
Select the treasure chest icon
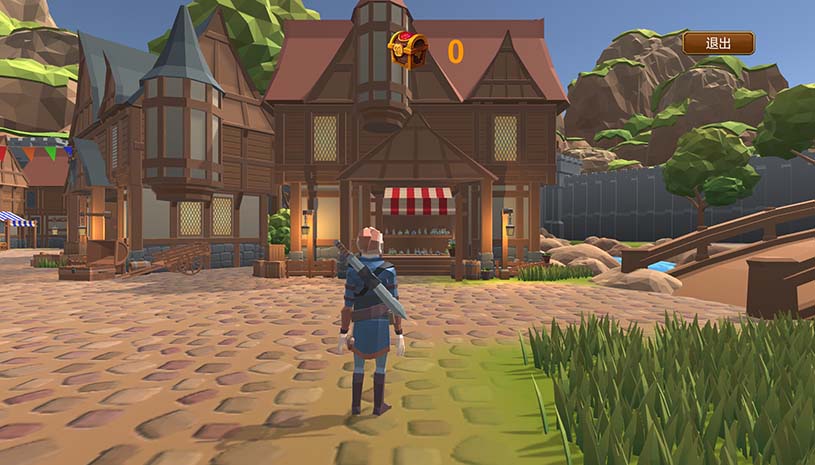click(407, 49)
